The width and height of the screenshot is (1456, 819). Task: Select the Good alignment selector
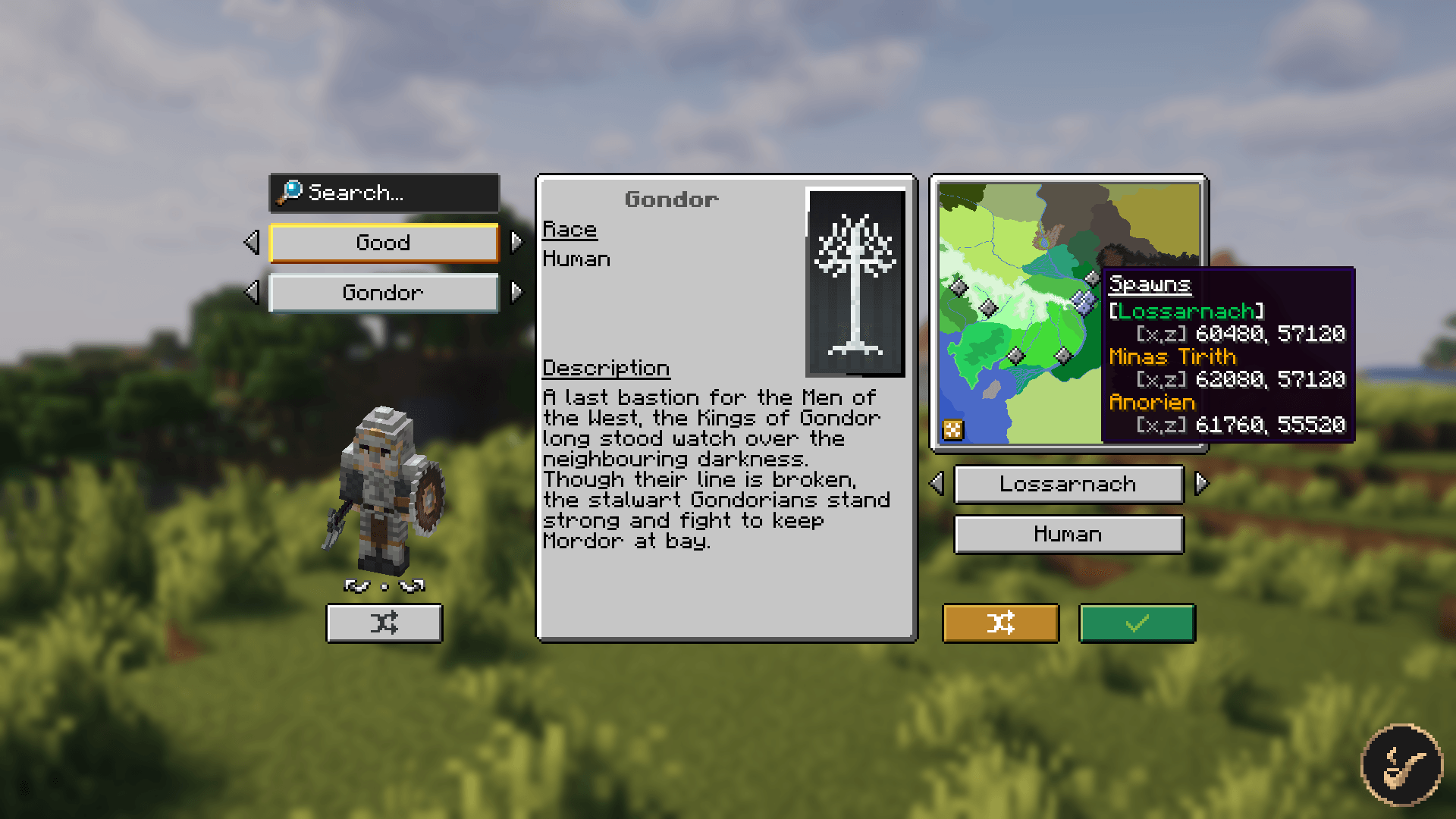click(384, 243)
